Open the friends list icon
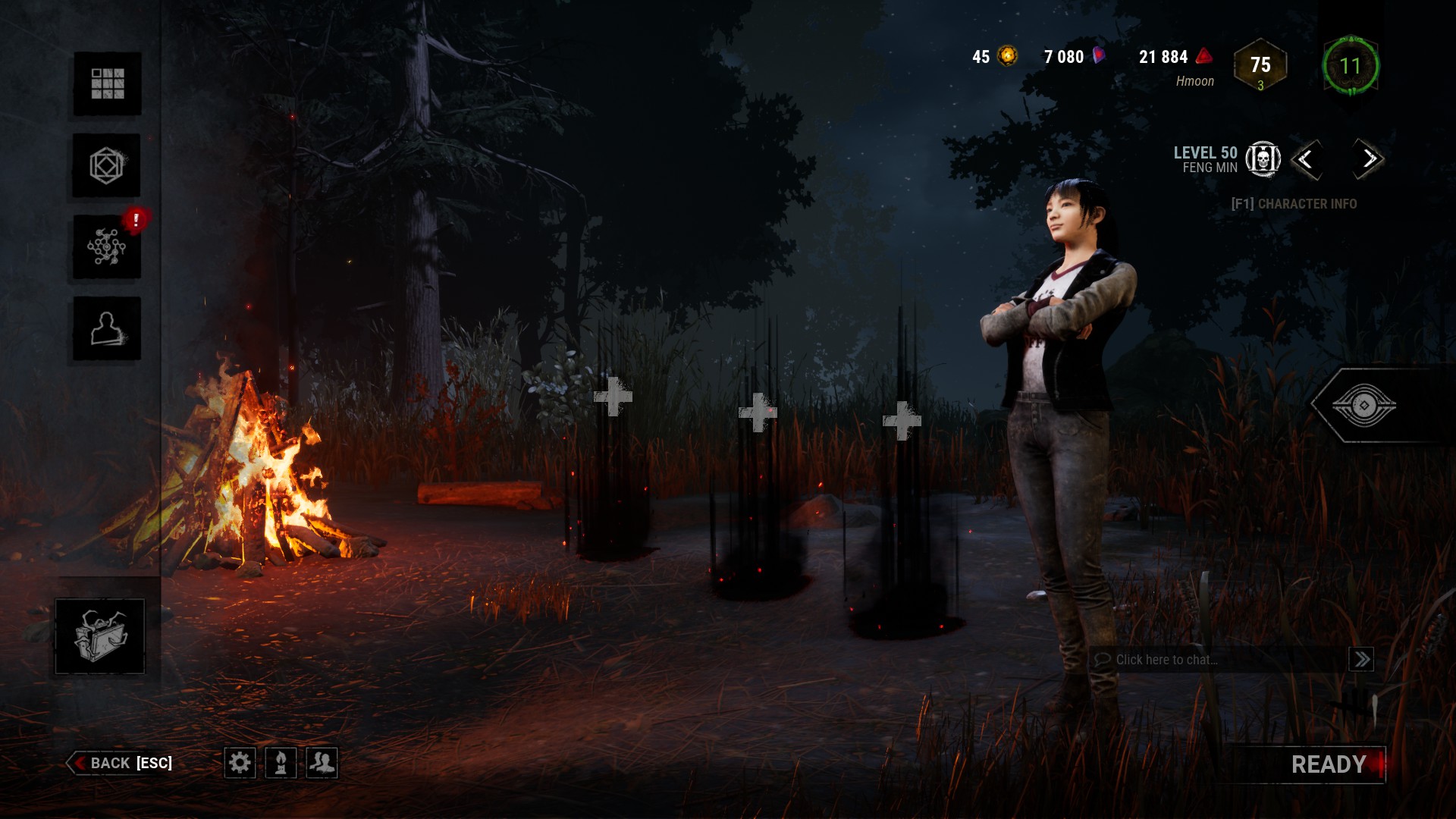This screenshot has width=1456, height=819. click(322, 762)
